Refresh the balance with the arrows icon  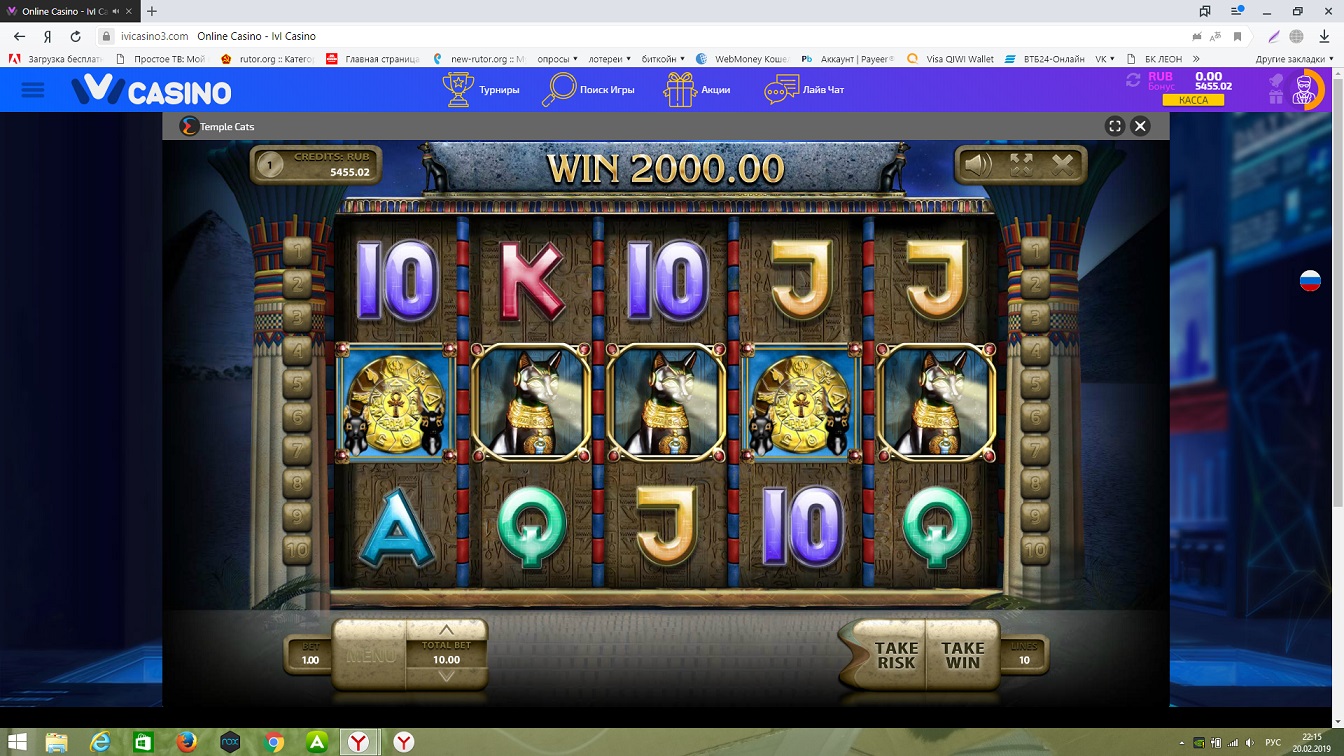coord(1133,80)
